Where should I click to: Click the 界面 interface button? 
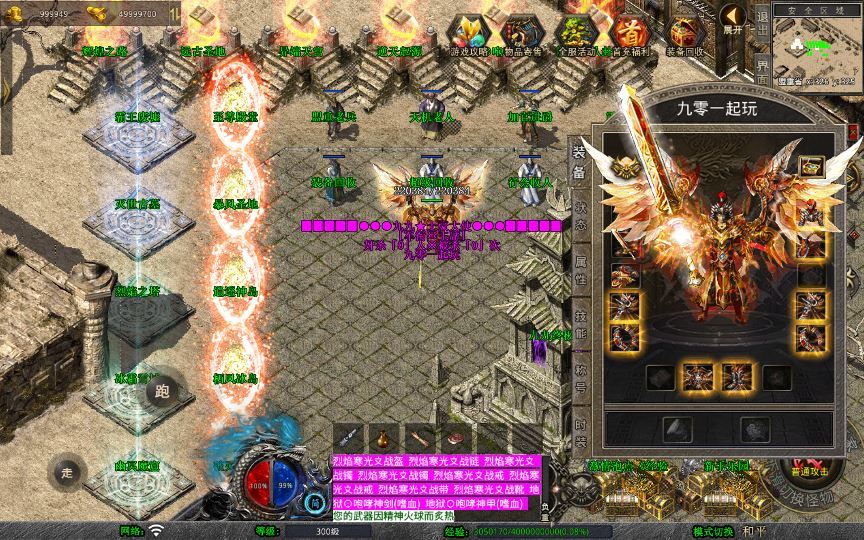pos(763,77)
